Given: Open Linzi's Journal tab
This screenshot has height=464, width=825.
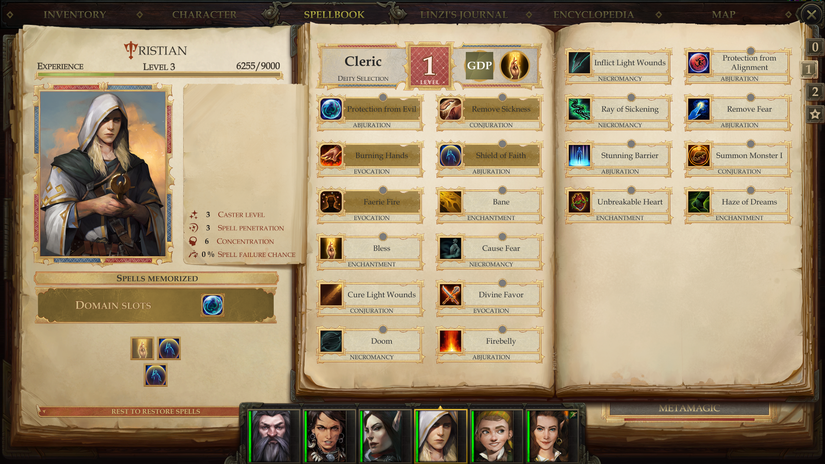Looking at the screenshot, I should click(x=463, y=15).
